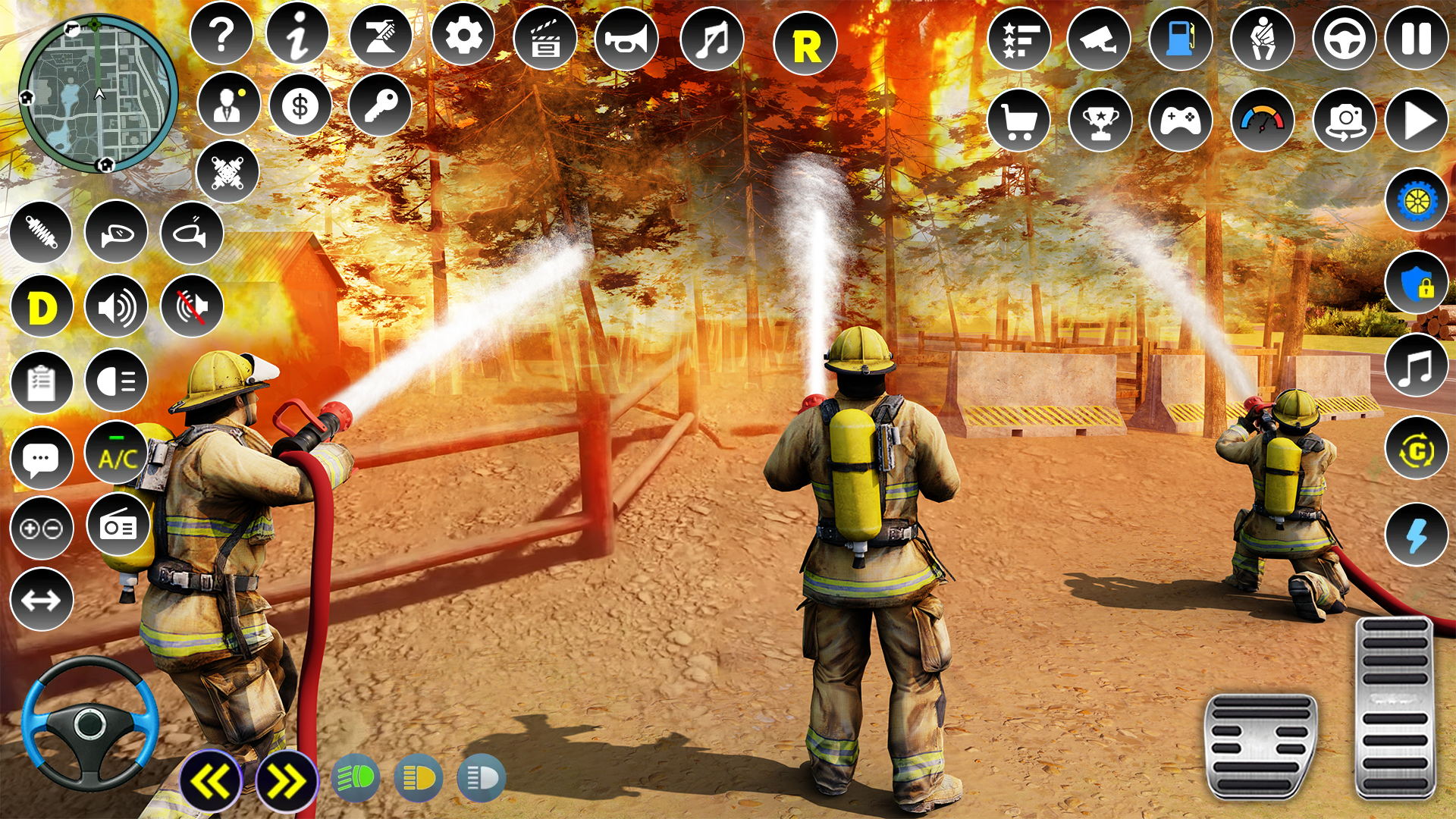Open the fuel pump icon
Image resolution: width=1456 pixels, height=819 pixels.
[1180, 39]
